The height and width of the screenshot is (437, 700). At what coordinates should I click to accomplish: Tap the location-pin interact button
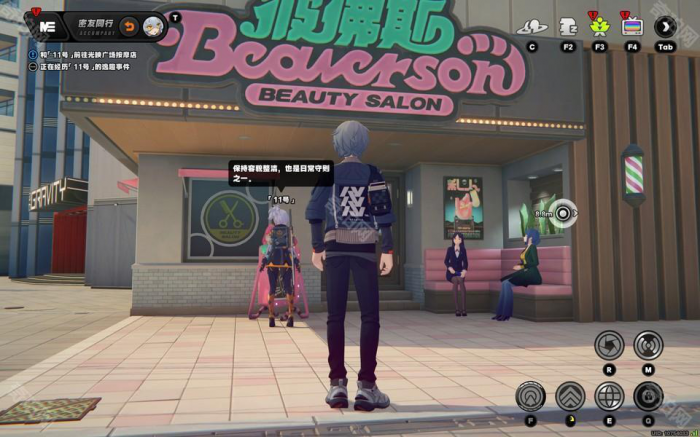tap(531, 396)
